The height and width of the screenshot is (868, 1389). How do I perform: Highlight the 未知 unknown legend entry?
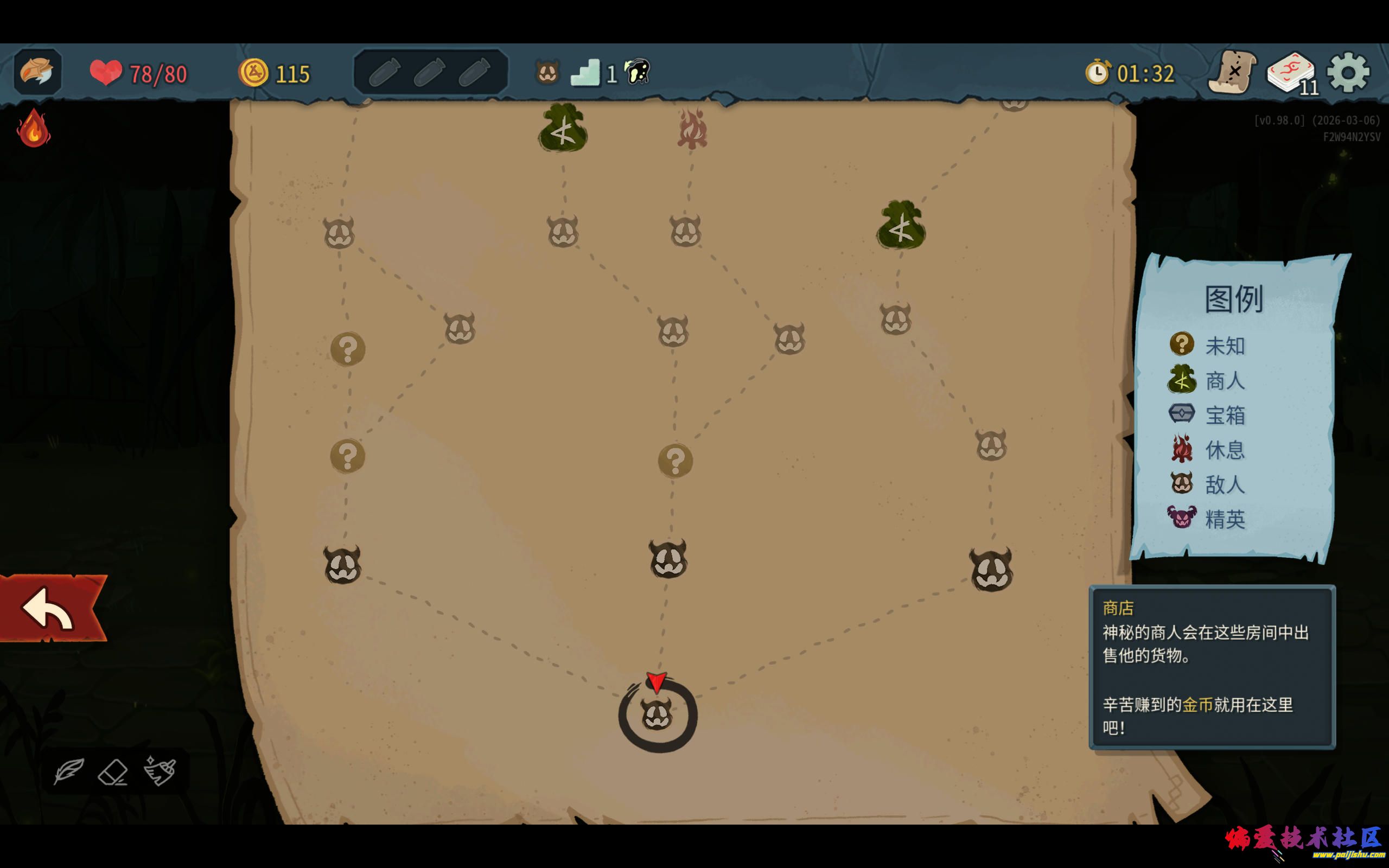pos(1208,345)
